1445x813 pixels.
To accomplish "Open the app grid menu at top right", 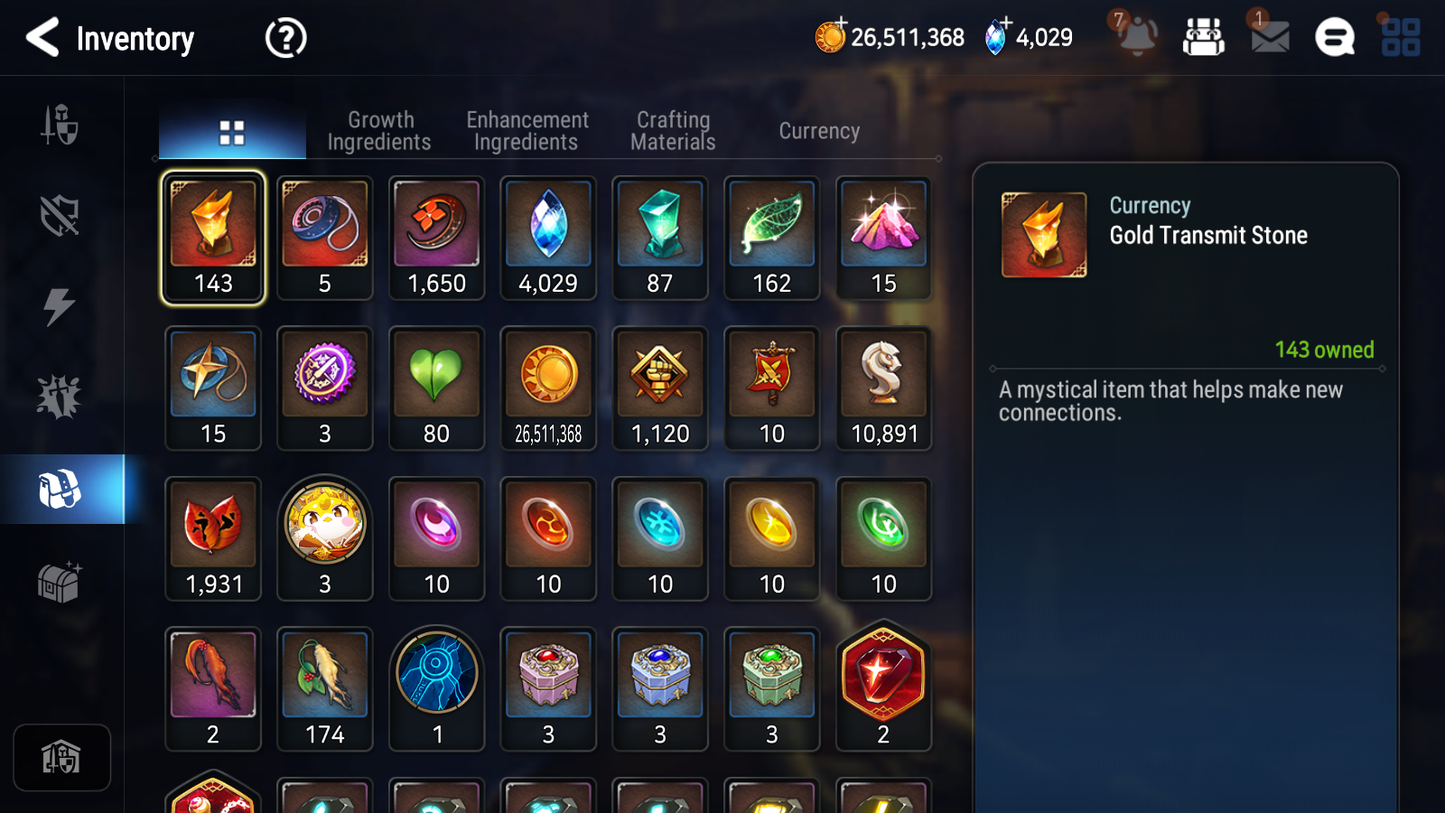I will (1399, 38).
